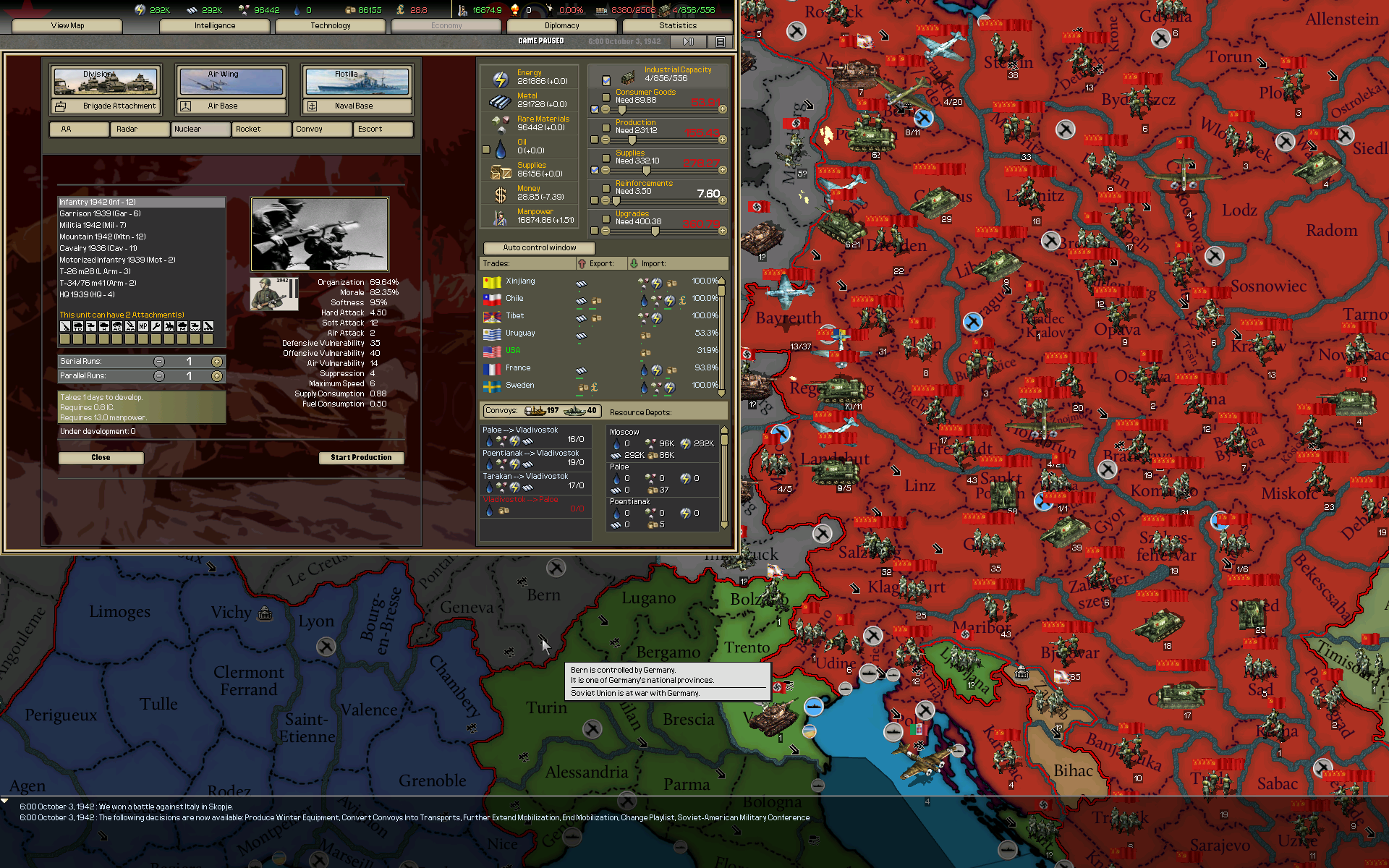
Task: Select Mountain 1942 from the unit list
Action: [x=103, y=237]
